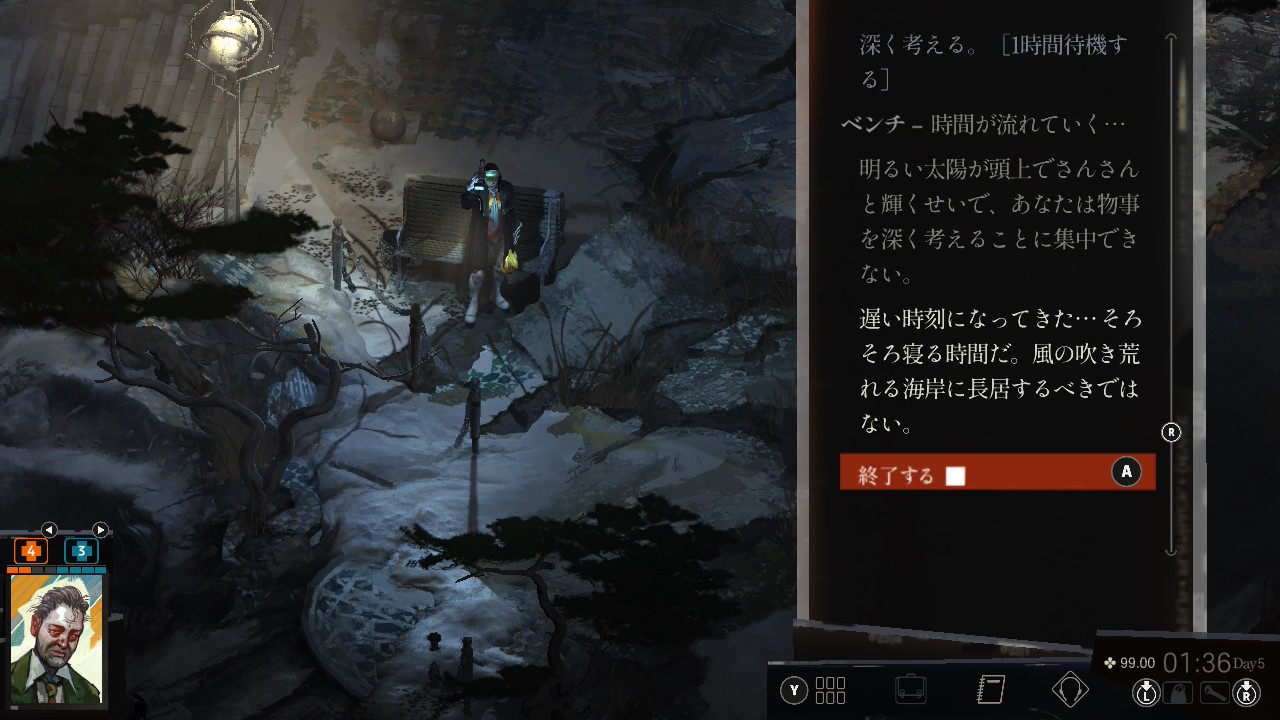Image resolution: width=1280 pixels, height=720 pixels.
Task: Open the character portrait sheet
Action: click(57, 638)
